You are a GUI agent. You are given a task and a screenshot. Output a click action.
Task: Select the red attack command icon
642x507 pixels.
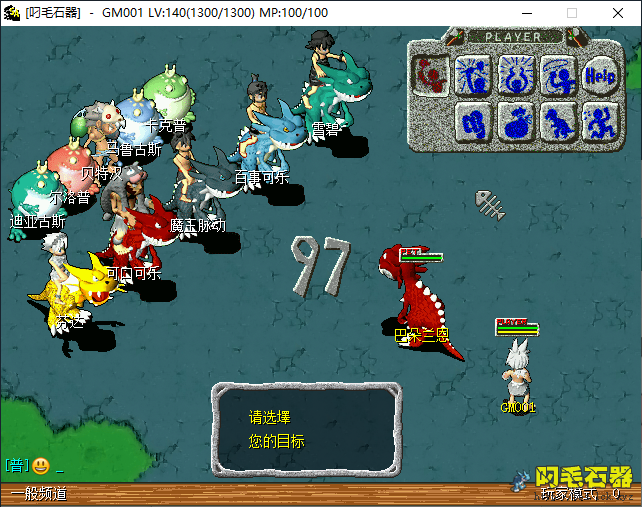(x=431, y=74)
